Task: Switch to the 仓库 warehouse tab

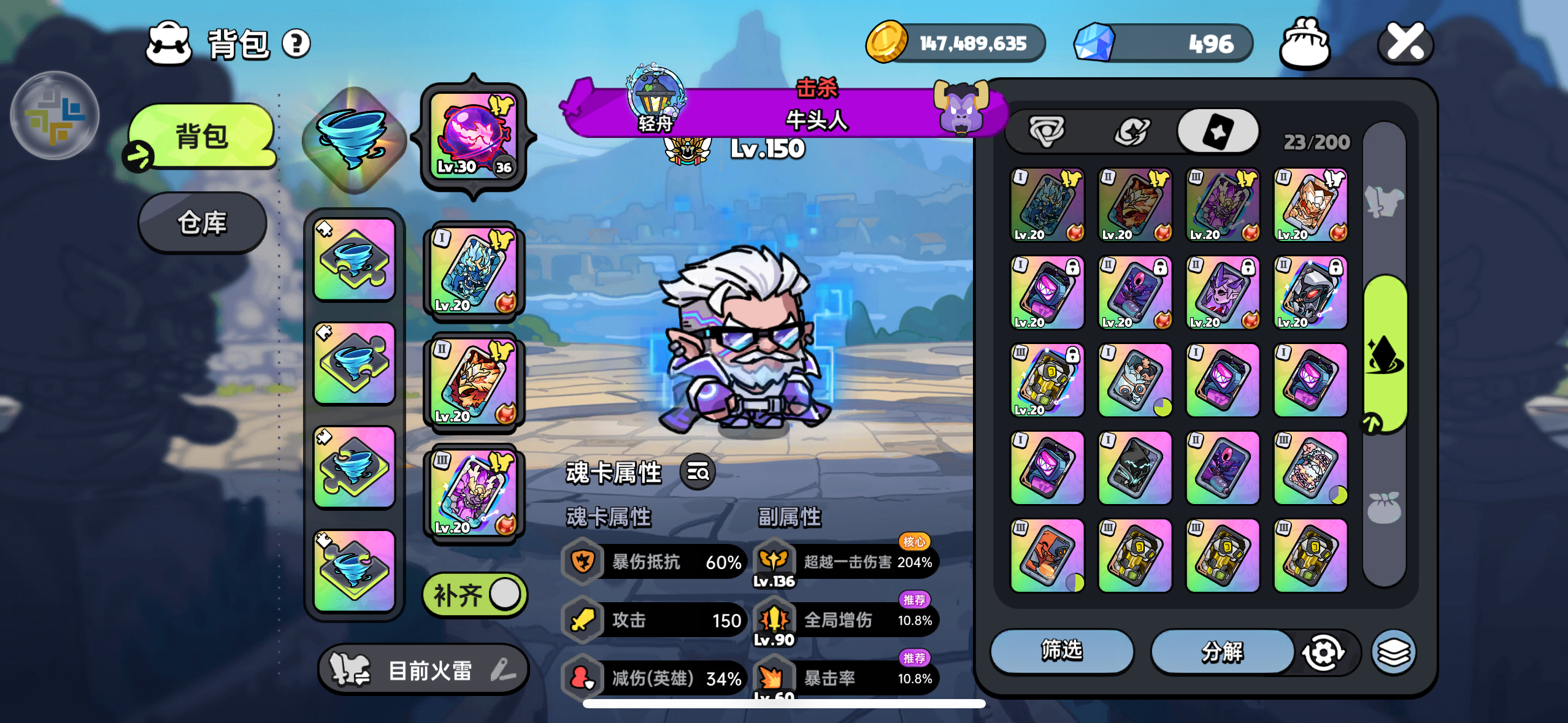Action: [202, 223]
